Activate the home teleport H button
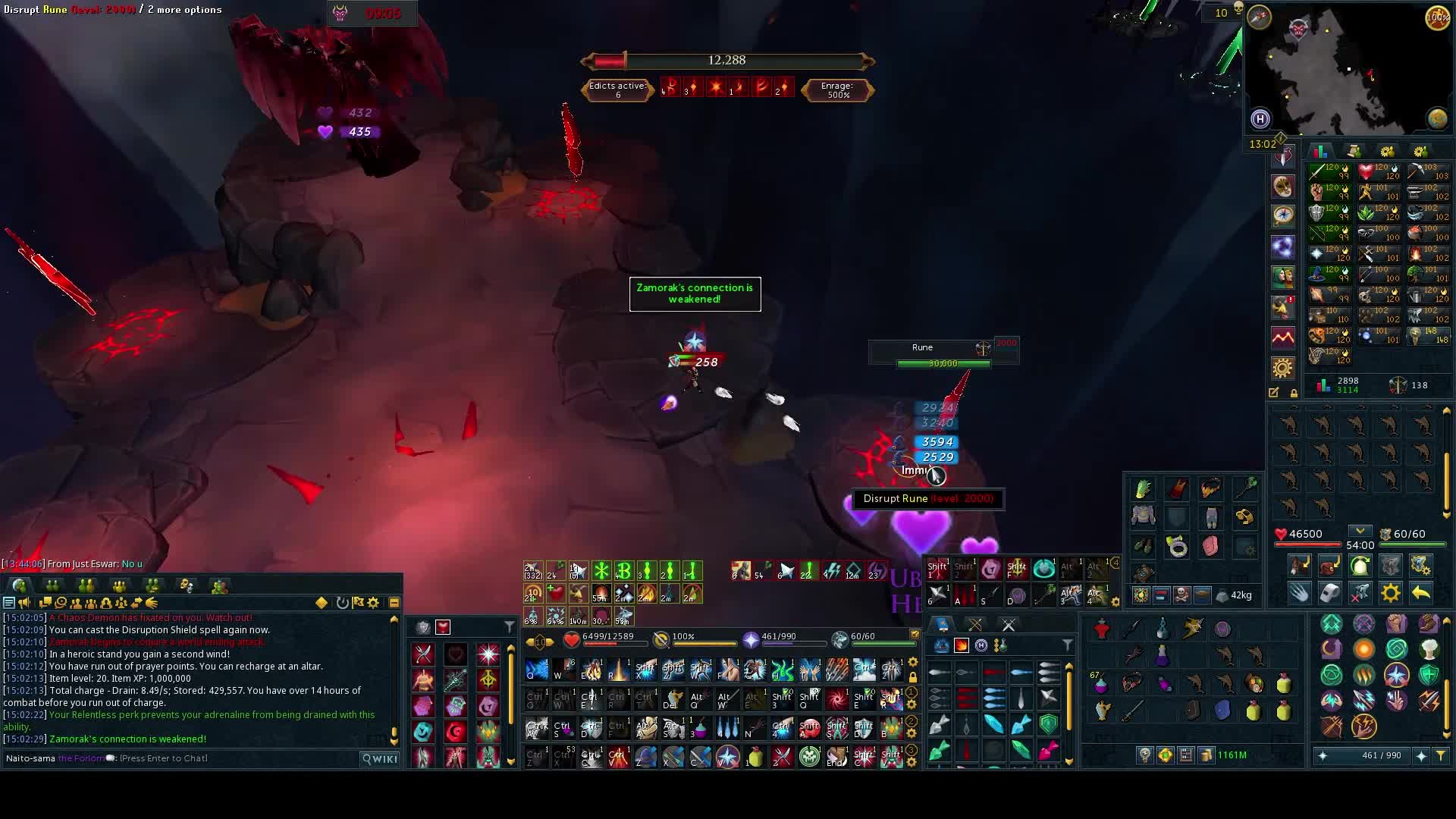1456x819 pixels. [x=1260, y=118]
